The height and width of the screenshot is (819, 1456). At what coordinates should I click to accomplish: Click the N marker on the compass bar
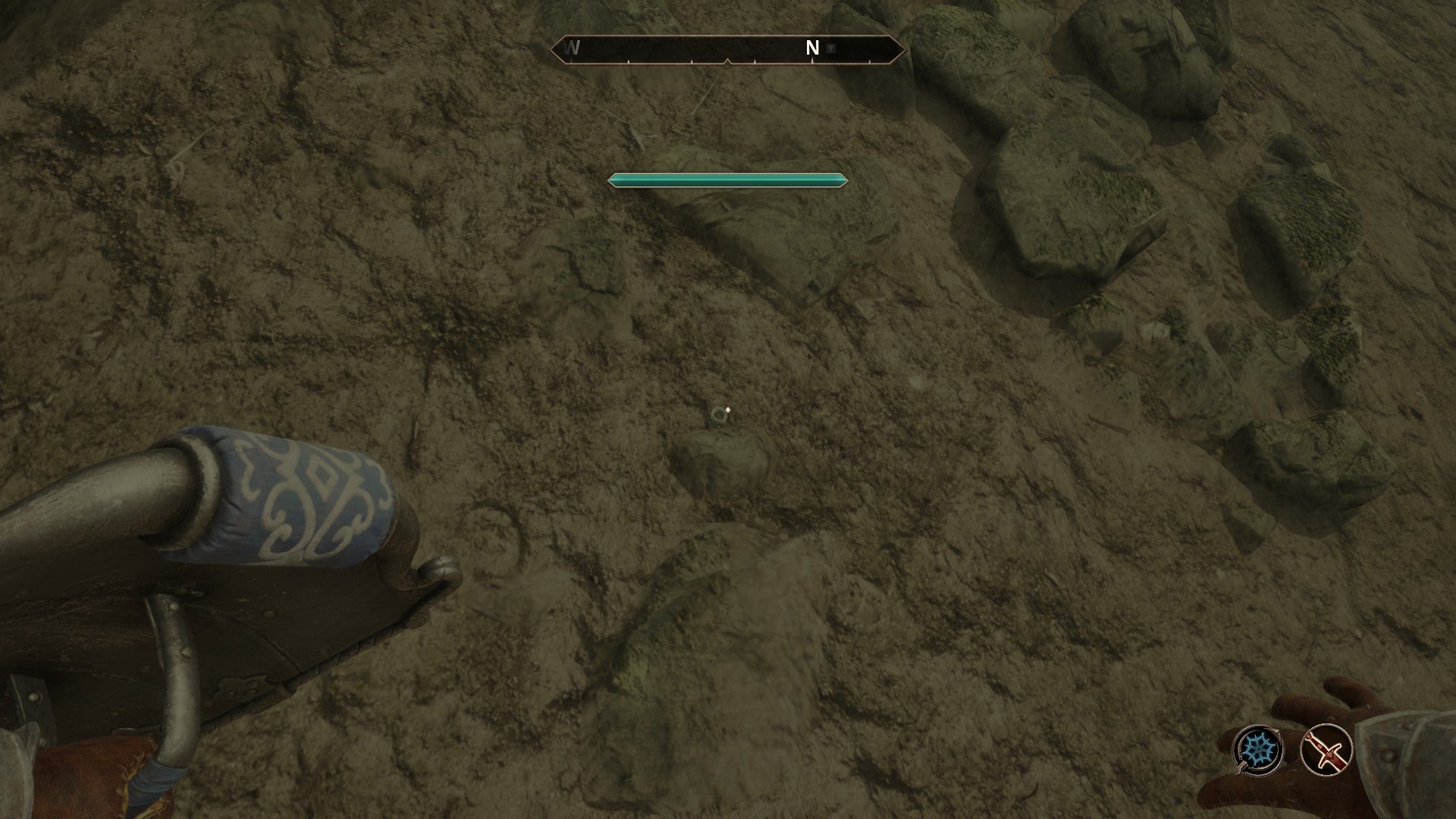point(812,46)
